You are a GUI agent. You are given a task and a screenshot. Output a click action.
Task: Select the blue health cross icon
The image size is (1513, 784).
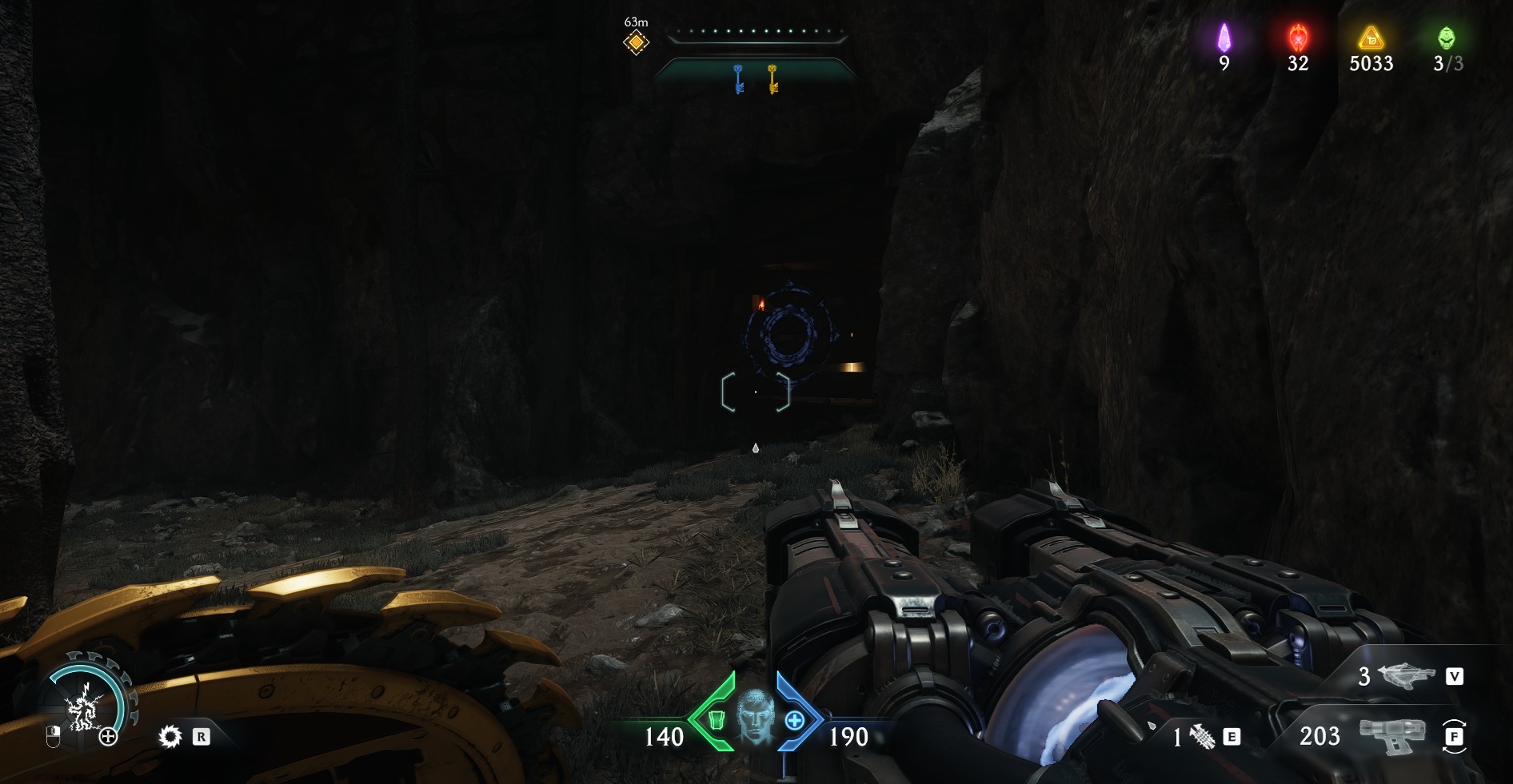pyautogui.click(x=794, y=721)
